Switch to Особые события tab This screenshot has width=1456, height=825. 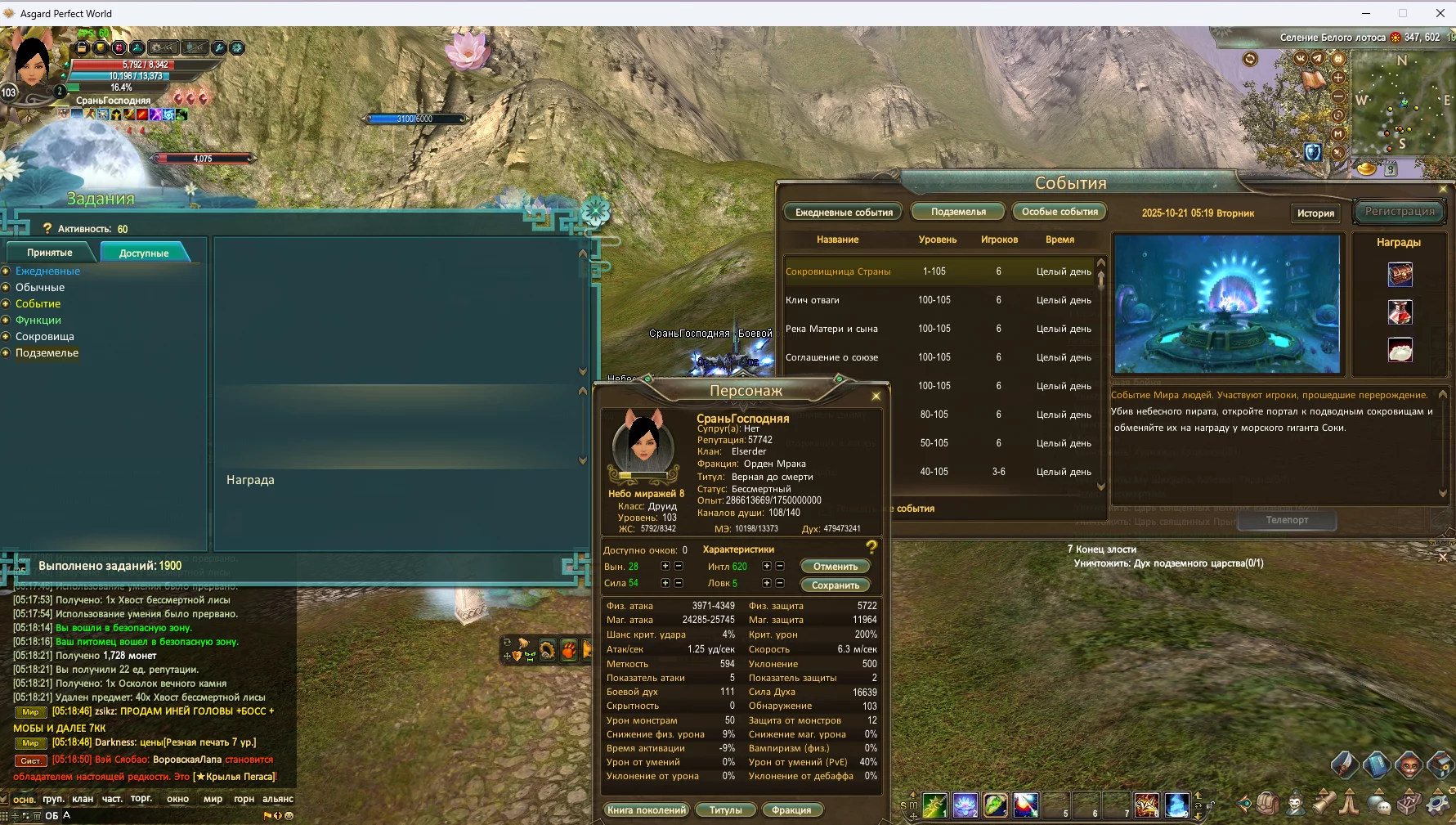pyautogui.click(x=1060, y=212)
